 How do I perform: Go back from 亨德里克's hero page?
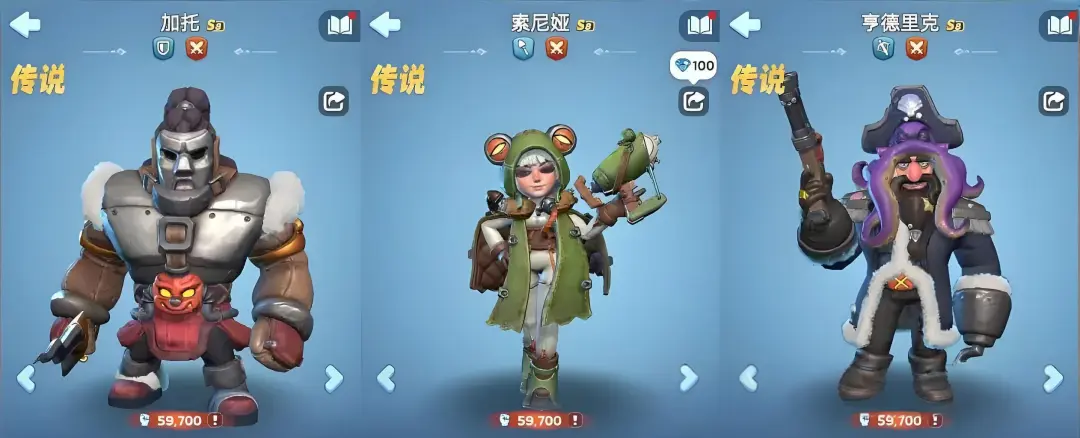745,24
